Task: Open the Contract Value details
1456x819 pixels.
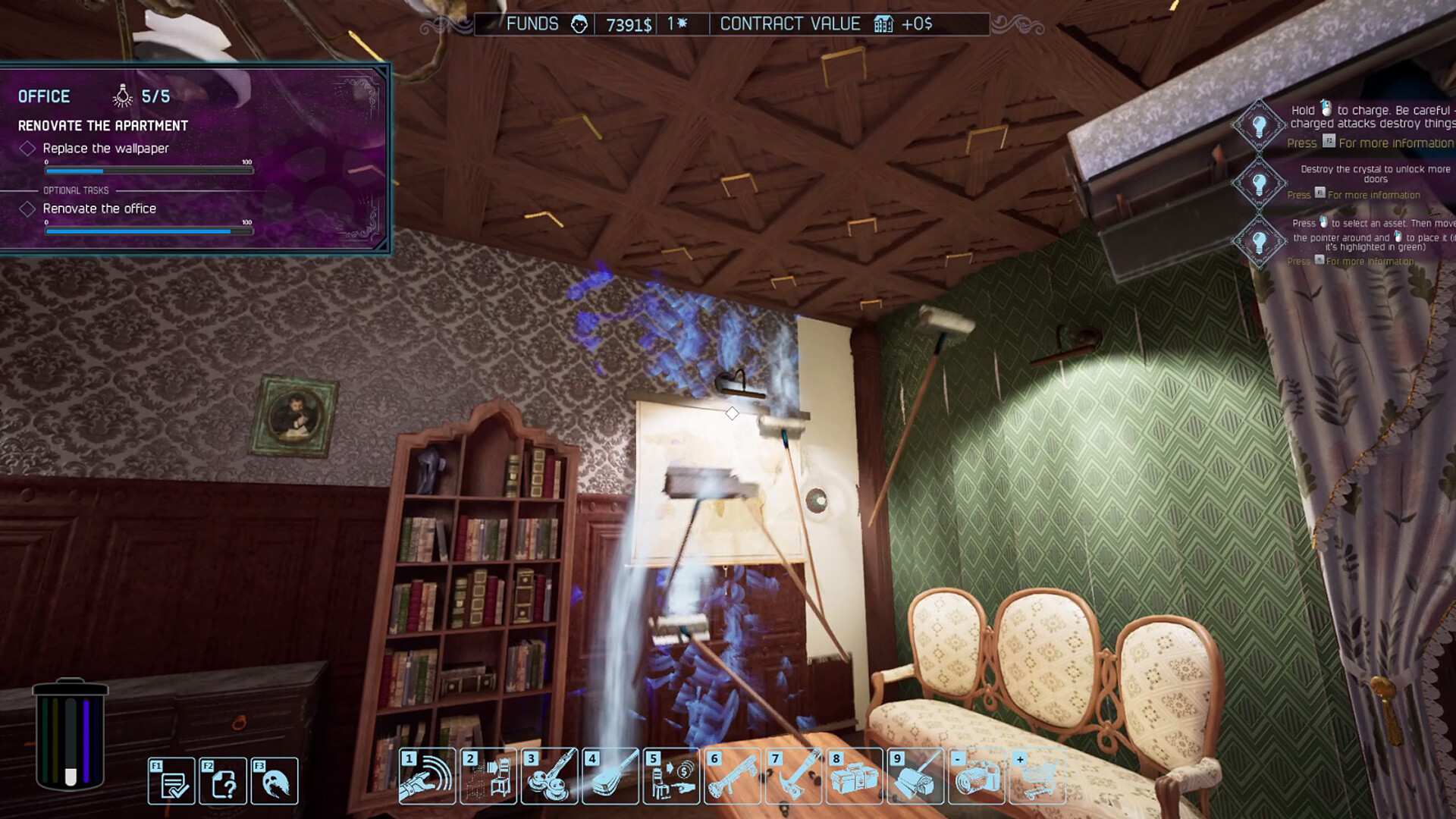Action: coord(791,24)
